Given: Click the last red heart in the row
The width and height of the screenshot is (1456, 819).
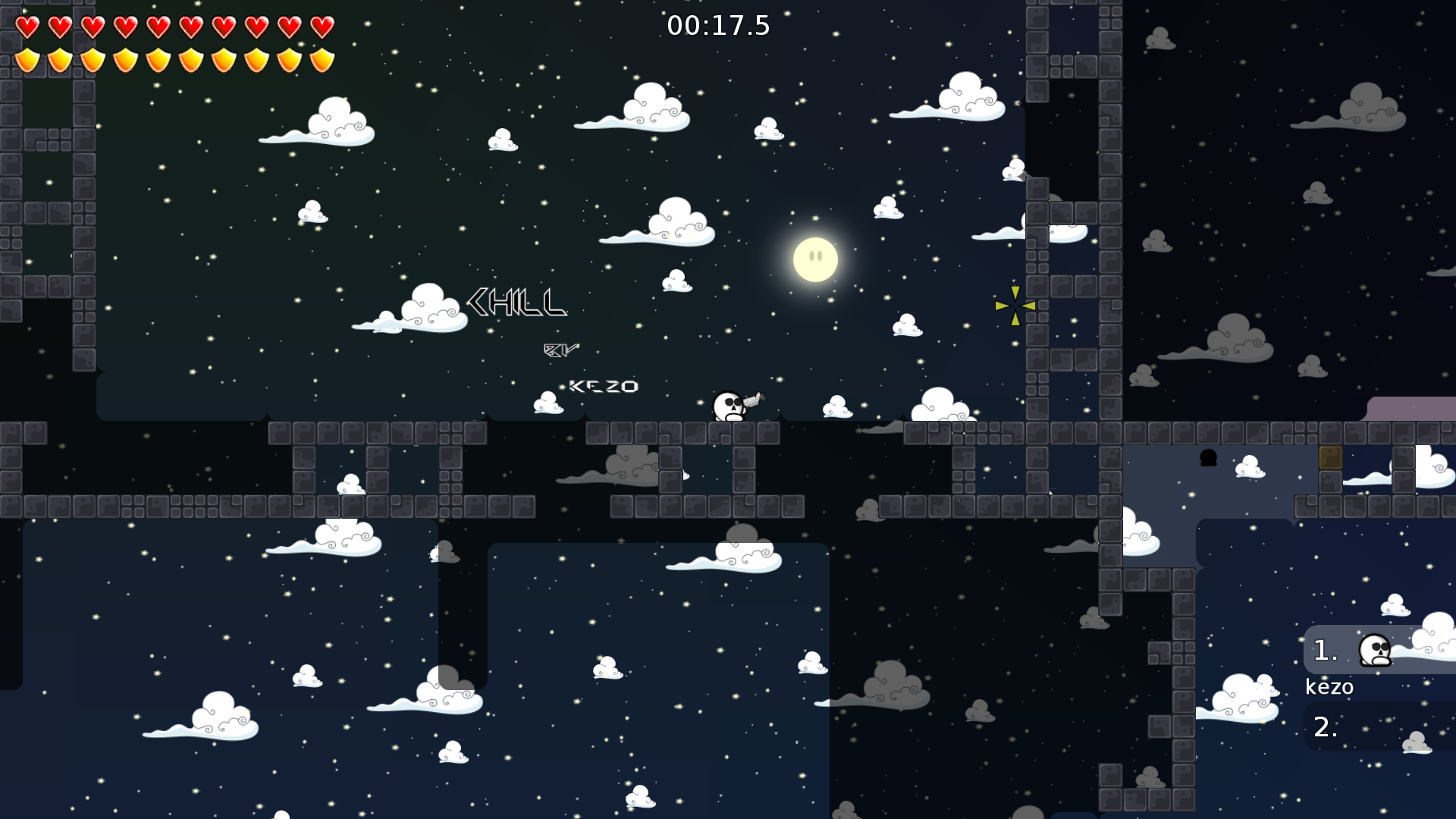Looking at the screenshot, I should [x=322, y=27].
